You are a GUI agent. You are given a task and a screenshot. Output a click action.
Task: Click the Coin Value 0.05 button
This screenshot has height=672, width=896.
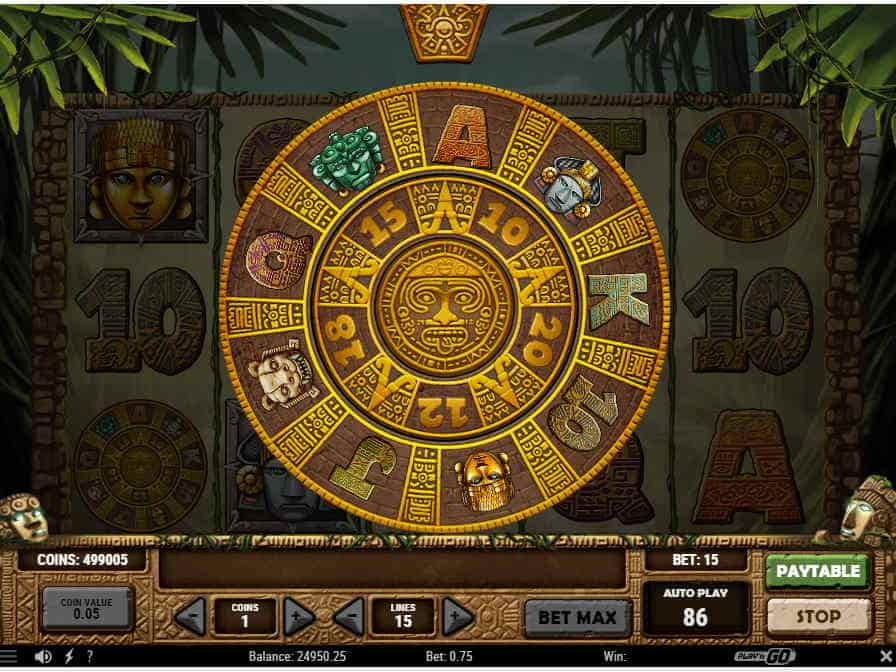click(x=88, y=607)
